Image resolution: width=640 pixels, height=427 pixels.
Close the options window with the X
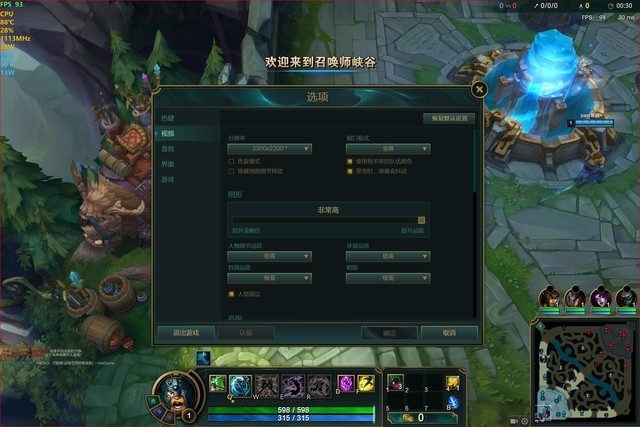tap(479, 89)
